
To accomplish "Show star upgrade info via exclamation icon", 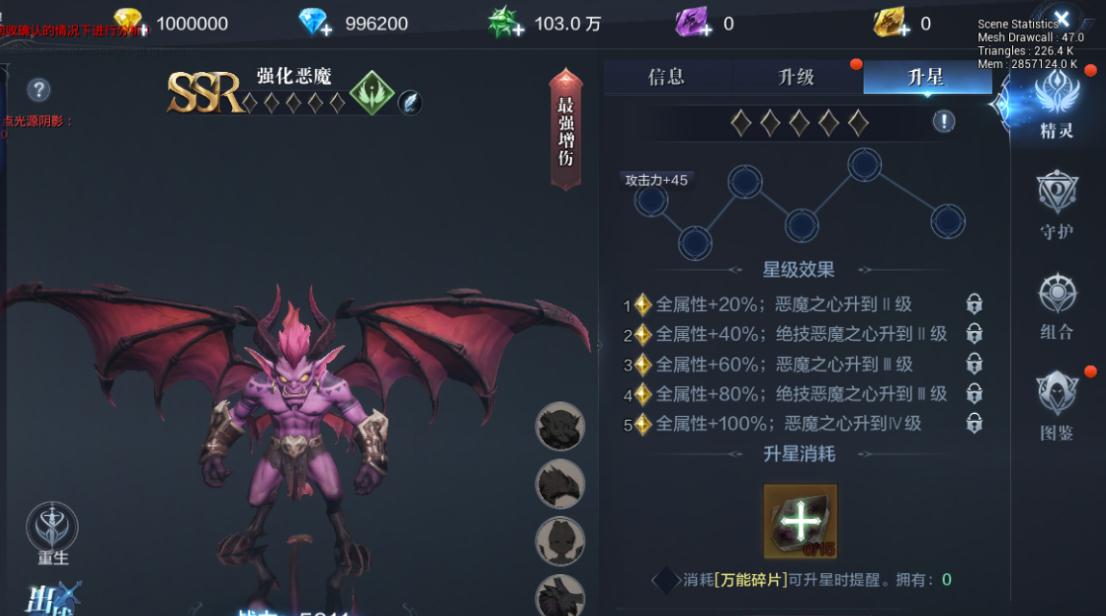I will pos(943,122).
